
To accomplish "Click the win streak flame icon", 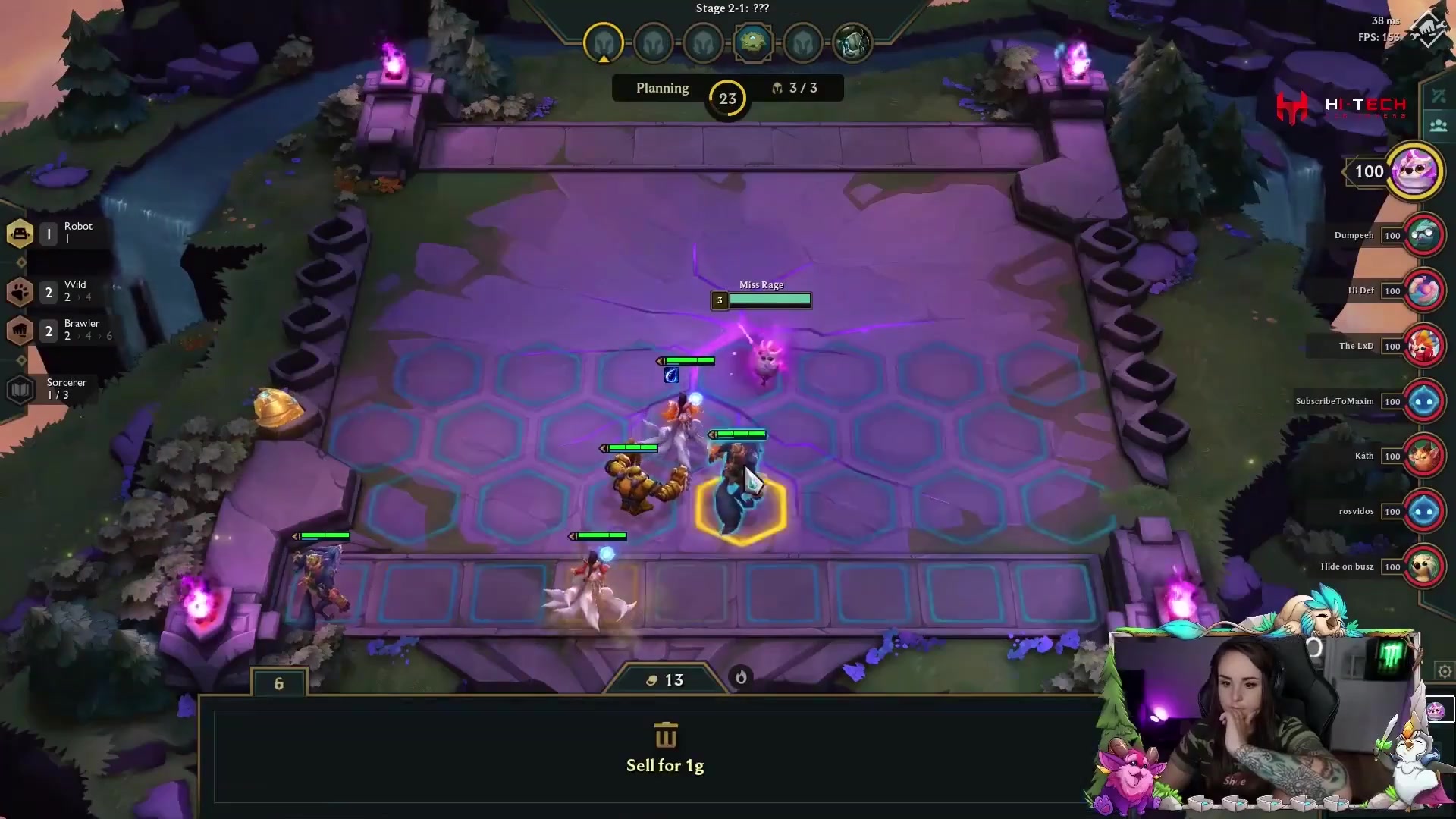I will [741, 677].
